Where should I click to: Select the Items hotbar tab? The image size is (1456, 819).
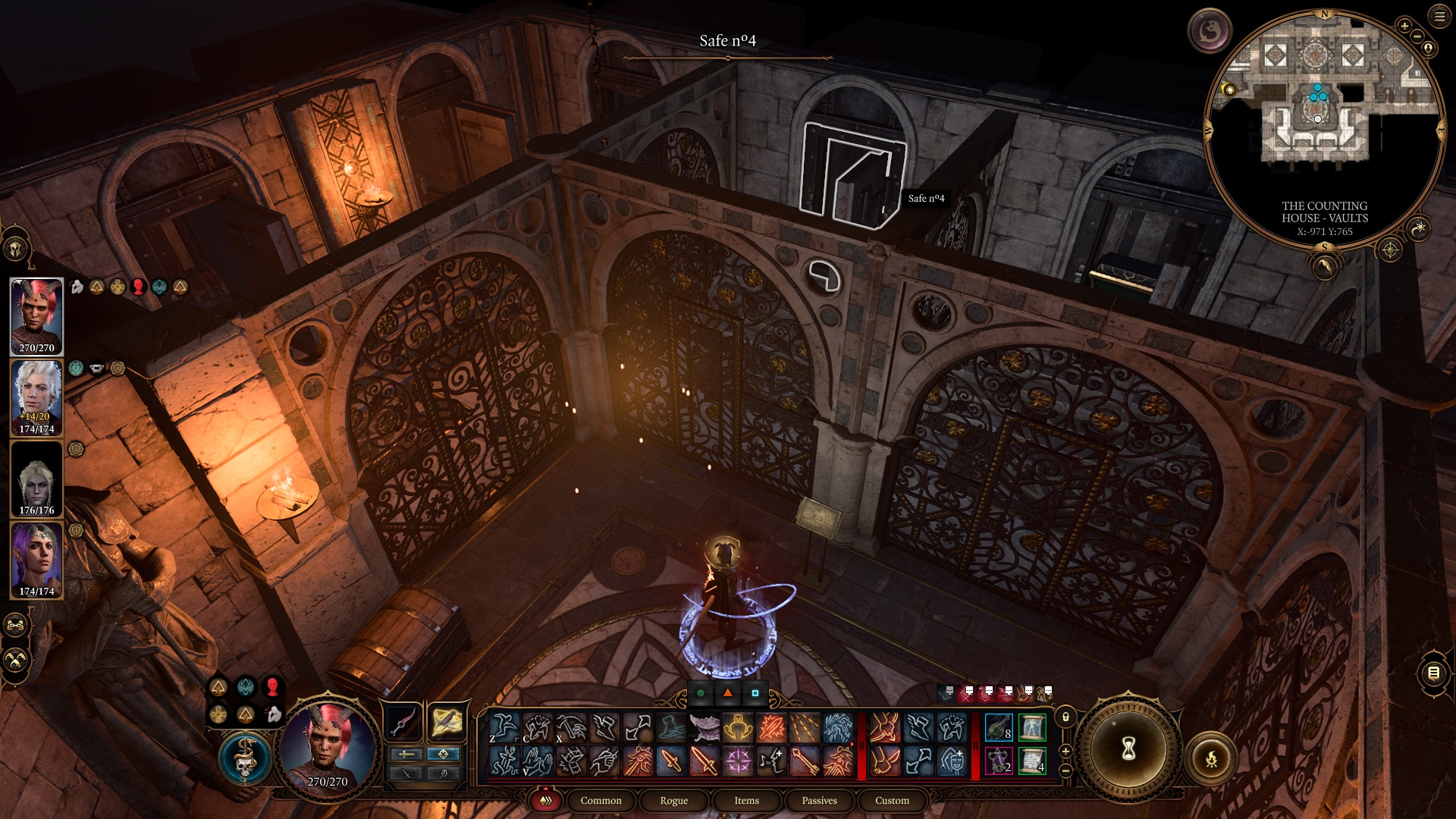tap(746, 800)
